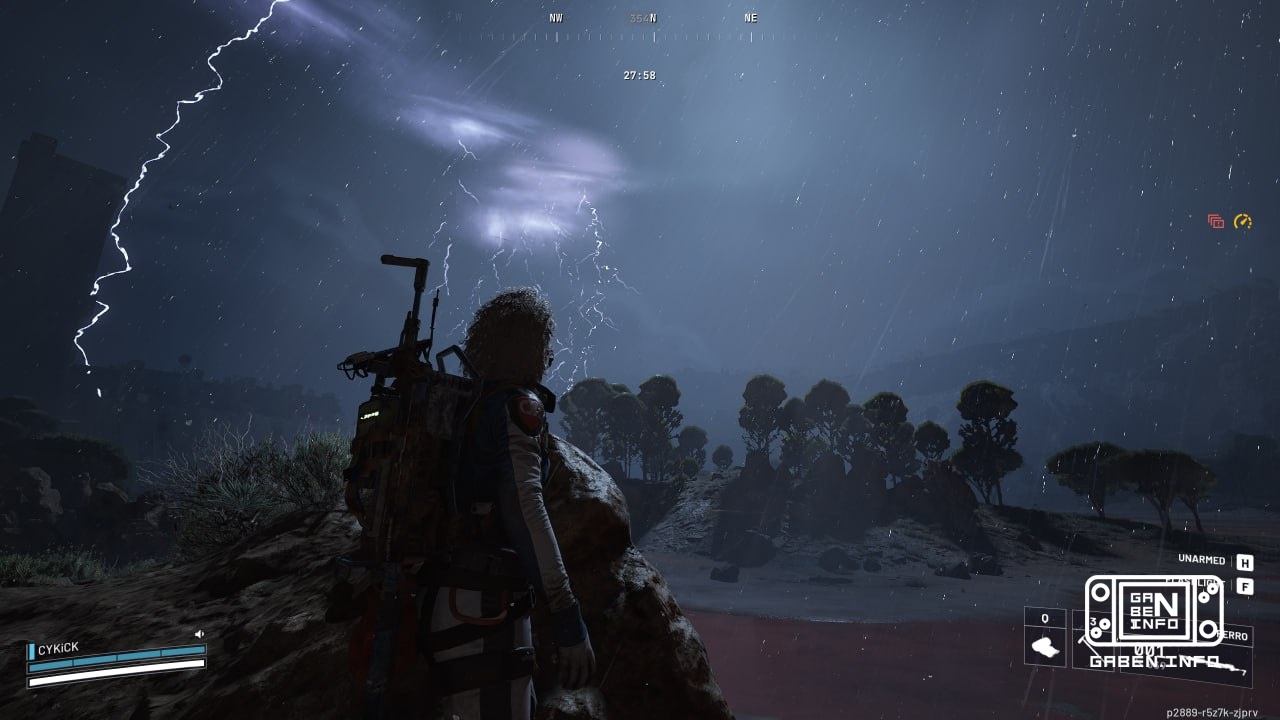Open the item slot showing count 3
Viewport: 1280px width, 720px height.
(x=1092, y=621)
